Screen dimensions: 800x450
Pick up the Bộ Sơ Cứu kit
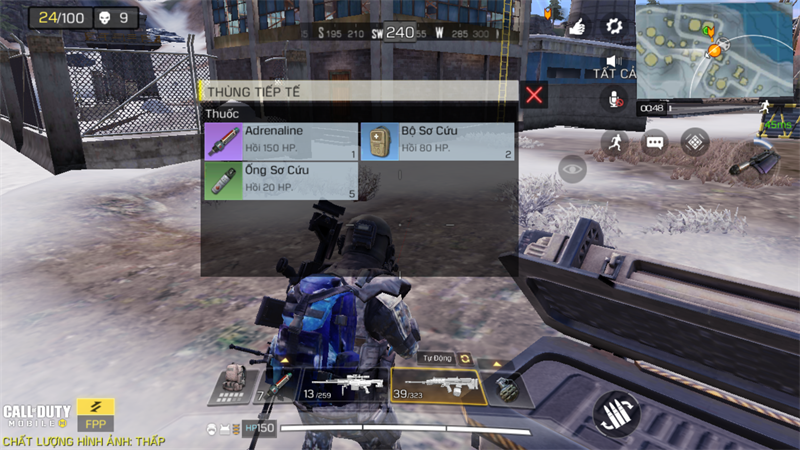[x=436, y=142]
